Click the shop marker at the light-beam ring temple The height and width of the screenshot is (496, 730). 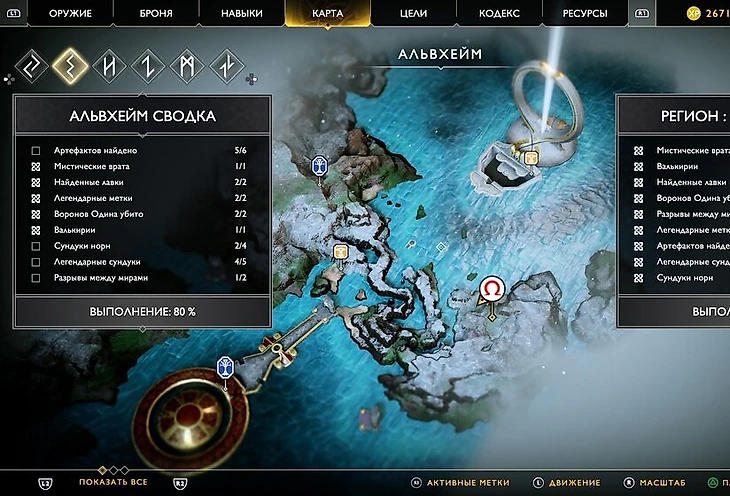(x=530, y=156)
